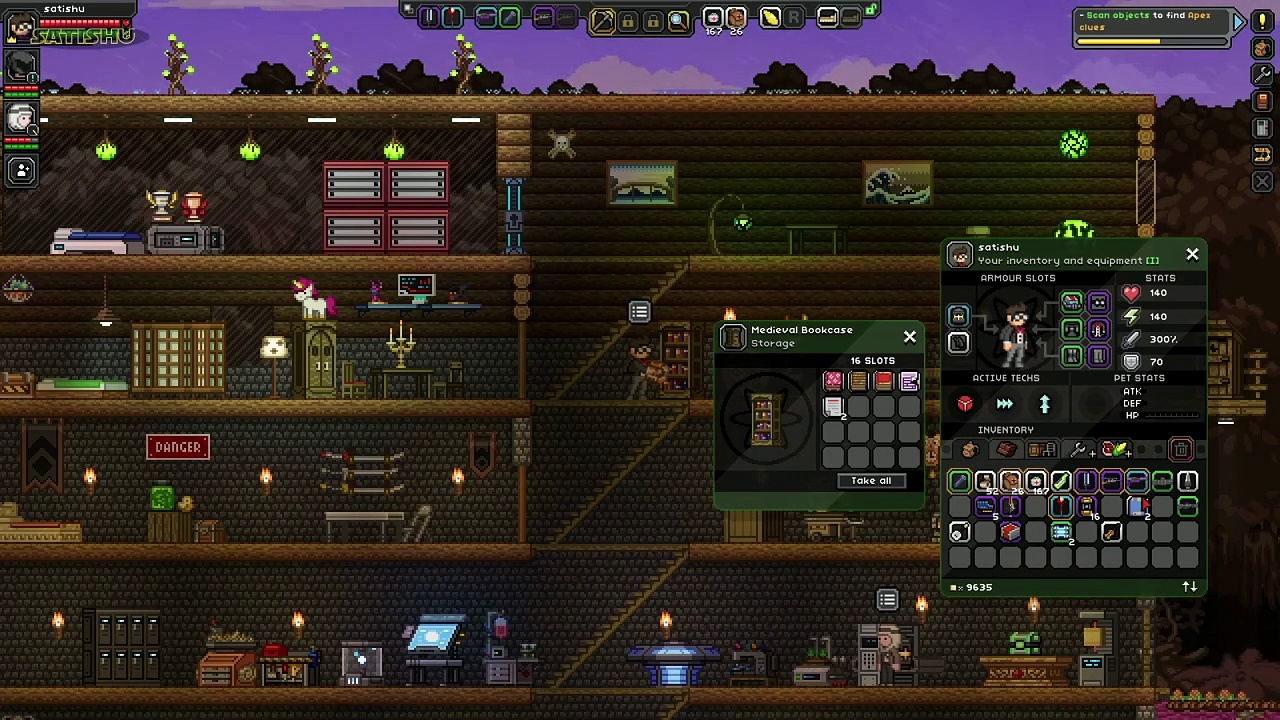The height and width of the screenshot is (720, 1280).
Task: Close the Medieval Bookcase storage window
Action: pos(910,337)
